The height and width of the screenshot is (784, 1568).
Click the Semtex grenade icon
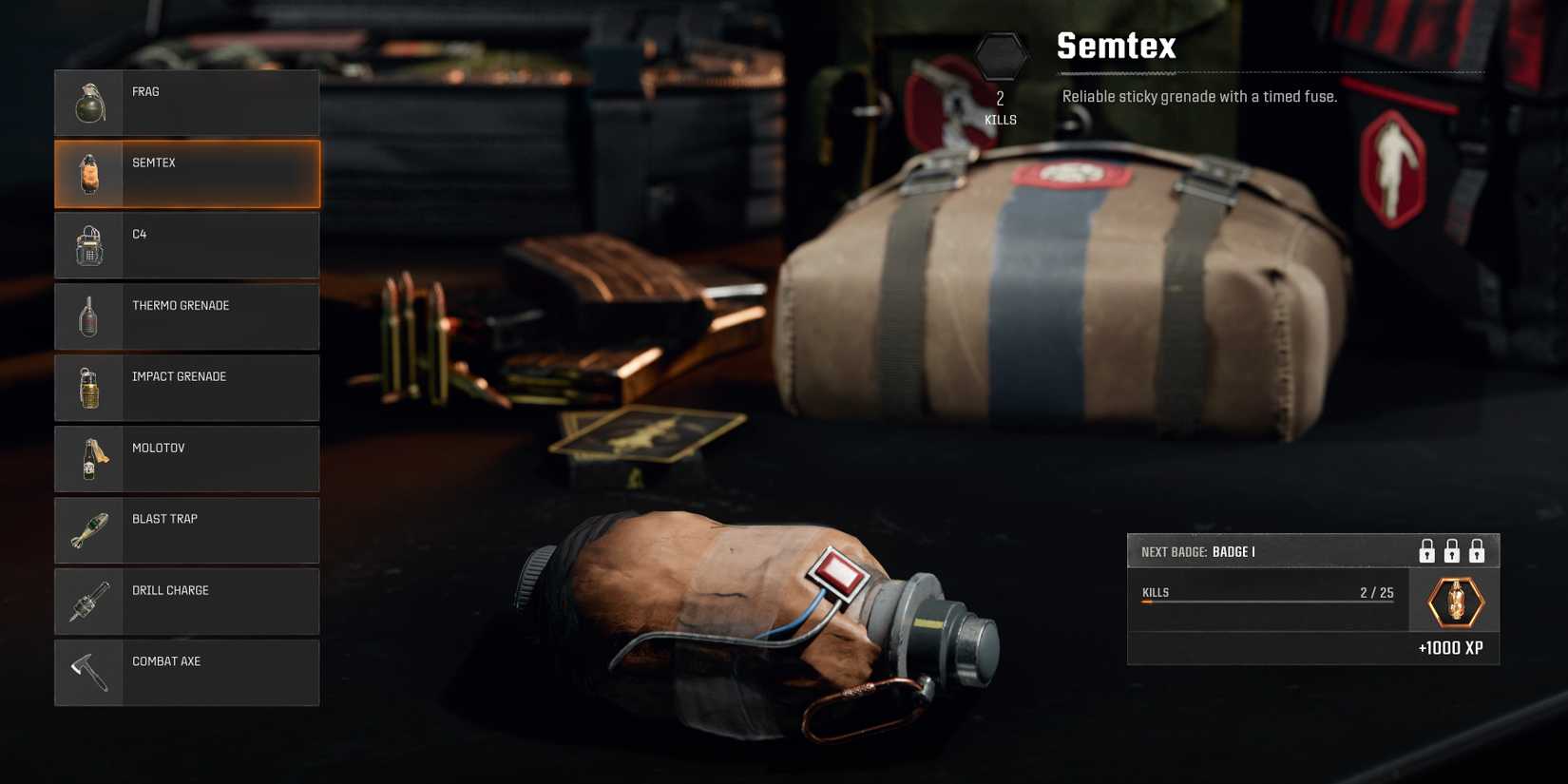click(x=88, y=173)
